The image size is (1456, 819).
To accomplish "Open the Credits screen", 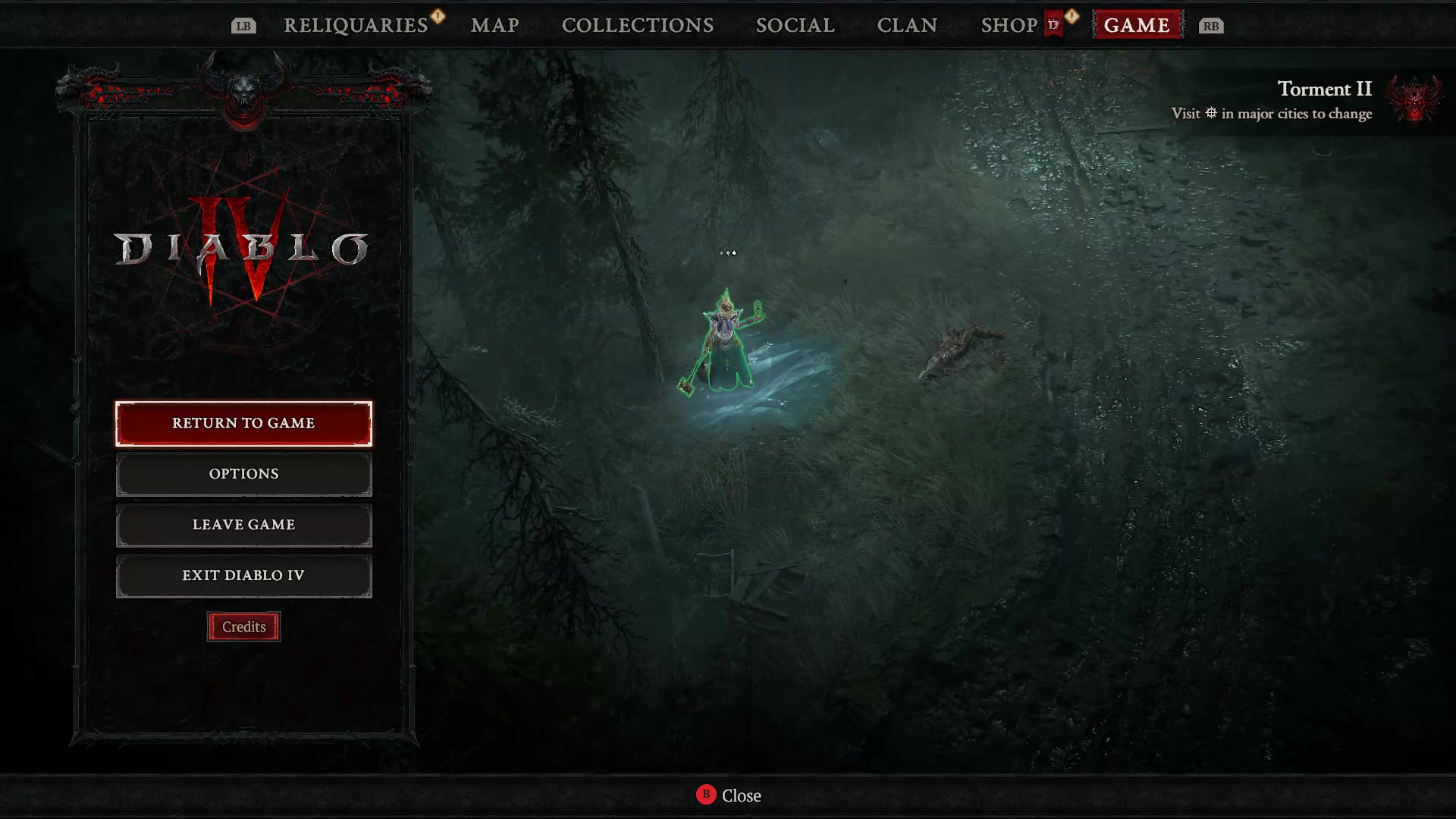I will point(243,626).
